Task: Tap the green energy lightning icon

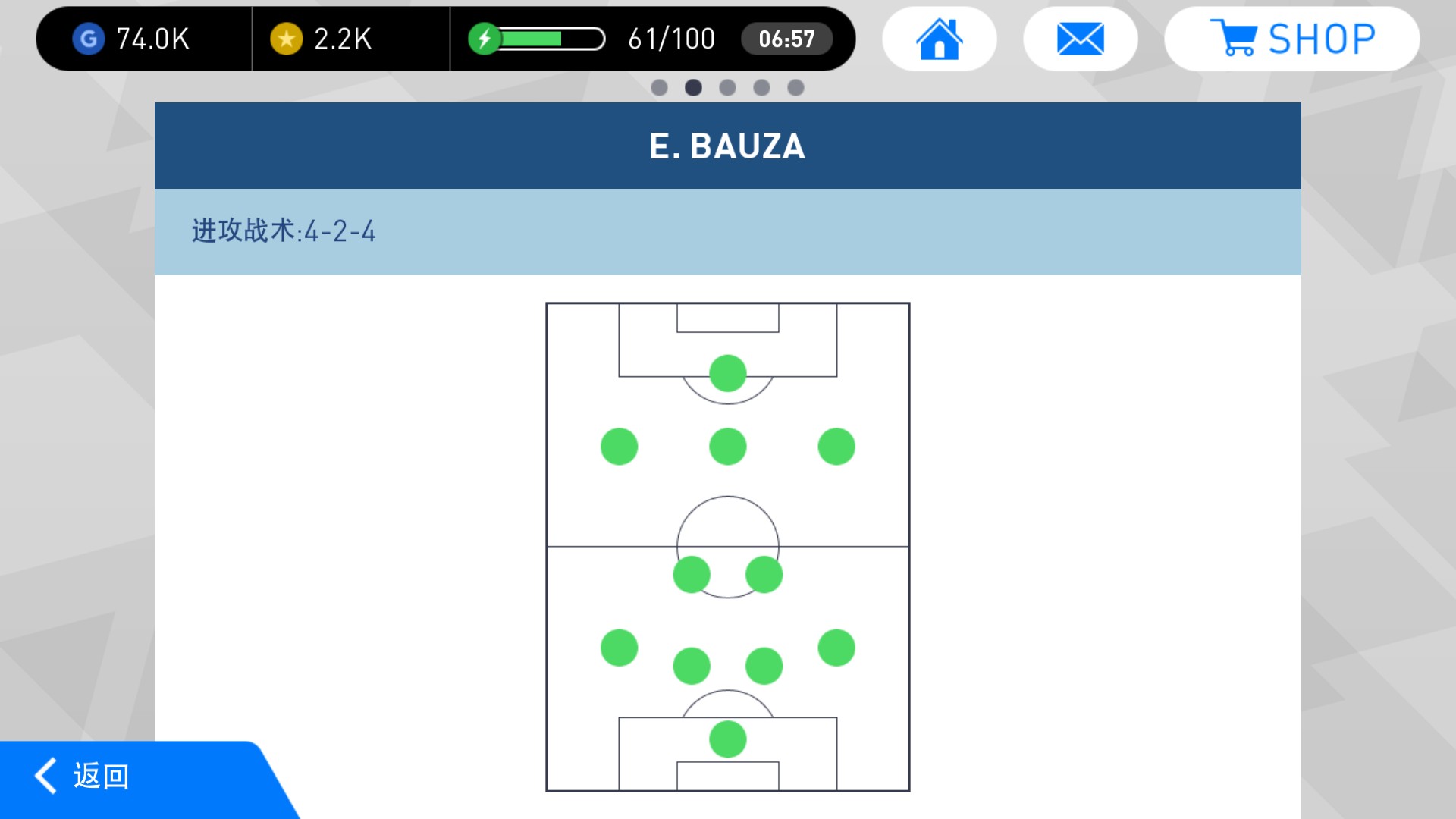Action: (486, 39)
